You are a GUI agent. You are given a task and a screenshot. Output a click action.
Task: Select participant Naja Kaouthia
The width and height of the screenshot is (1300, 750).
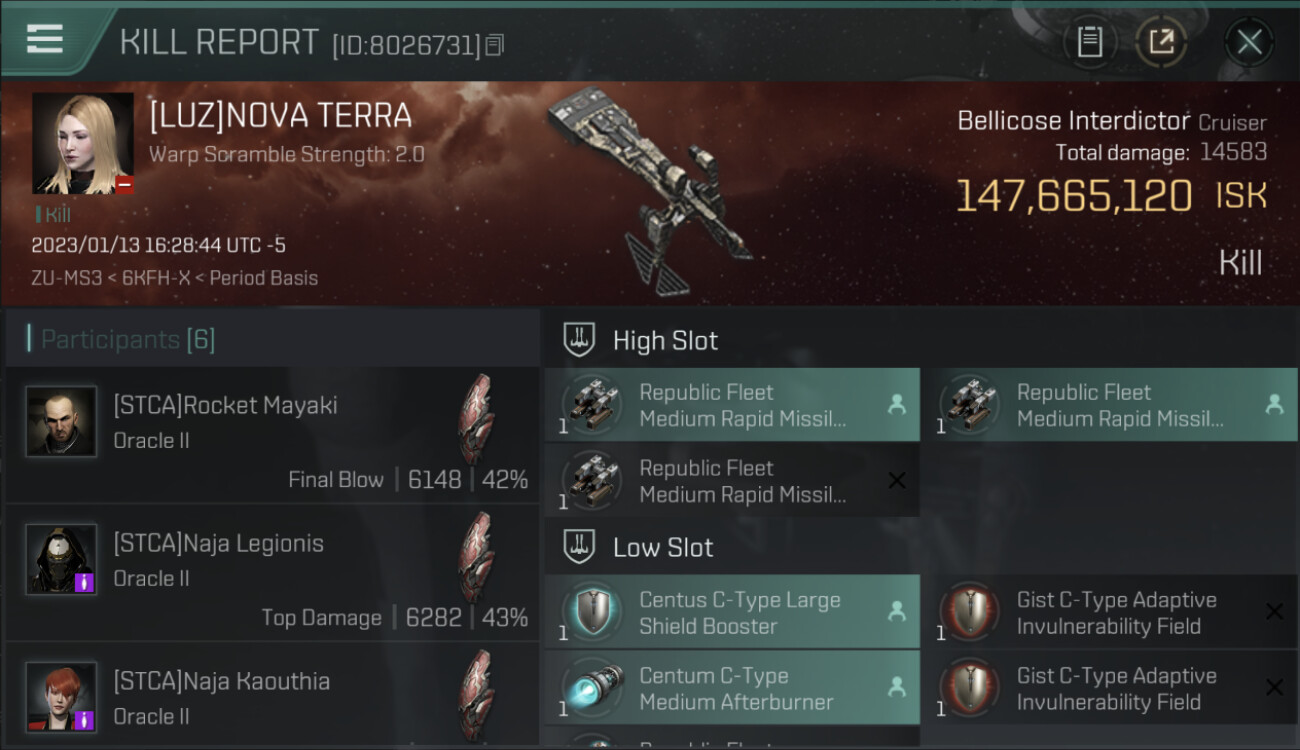coord(272,700)
